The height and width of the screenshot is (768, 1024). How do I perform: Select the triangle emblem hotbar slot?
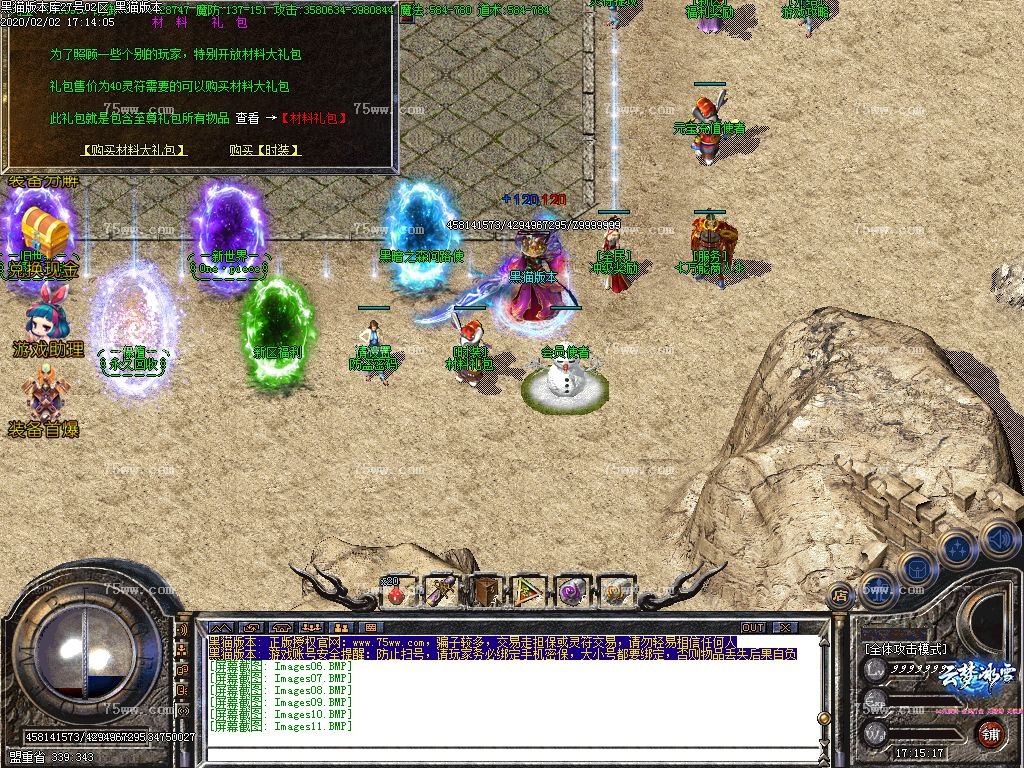pyautogui.click(x=528, y=591)
